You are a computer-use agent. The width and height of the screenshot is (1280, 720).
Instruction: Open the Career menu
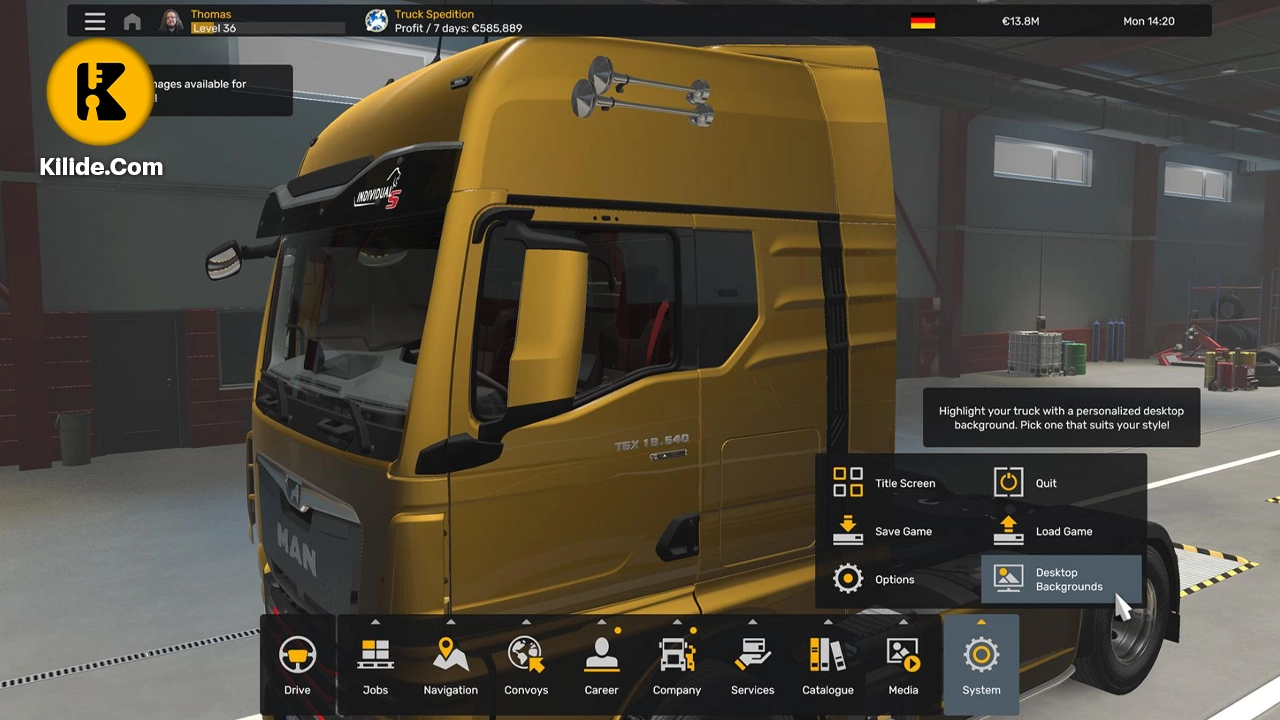click(x=601, y=665)
